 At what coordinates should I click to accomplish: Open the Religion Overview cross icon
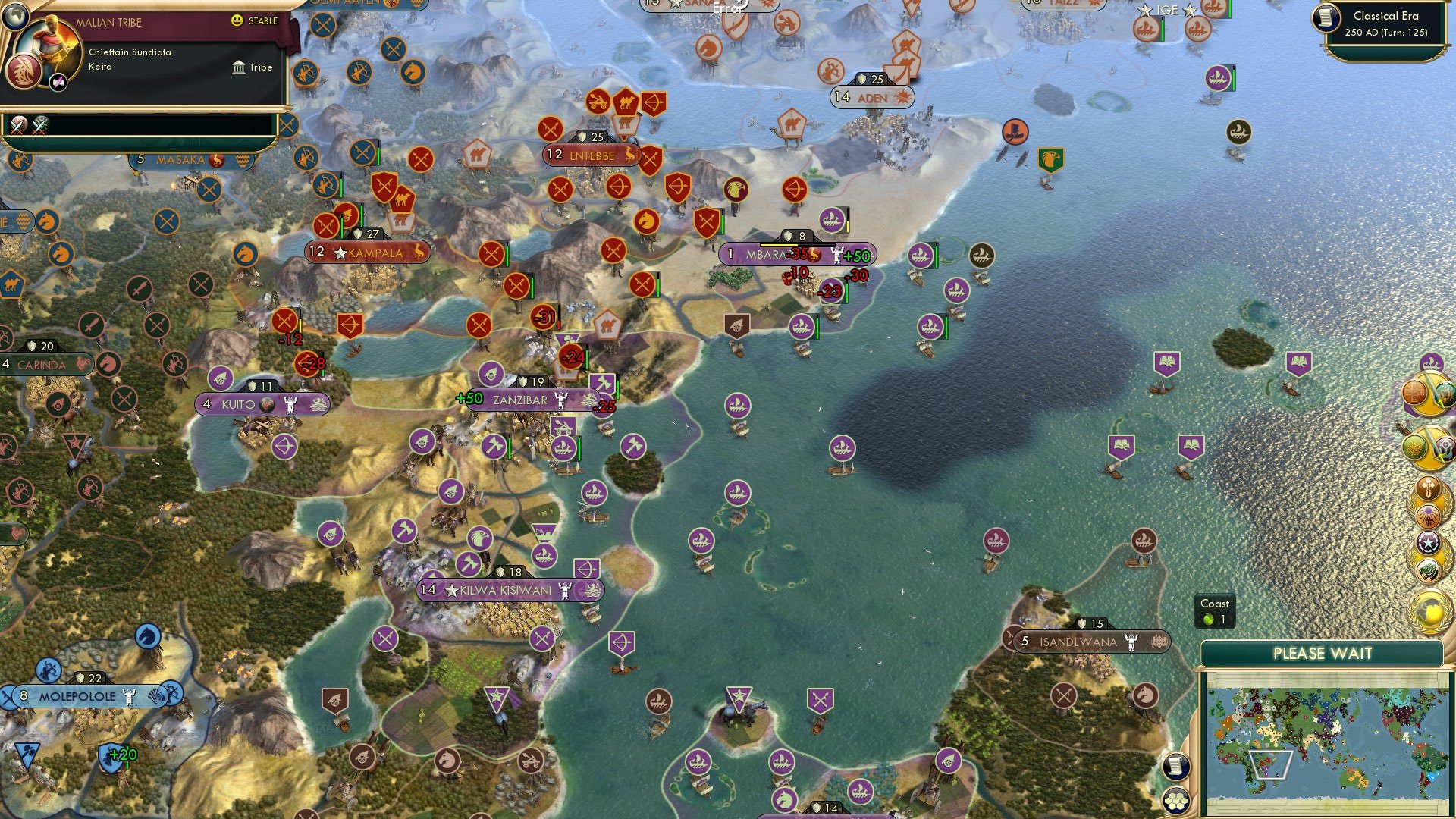[1428, 488]
